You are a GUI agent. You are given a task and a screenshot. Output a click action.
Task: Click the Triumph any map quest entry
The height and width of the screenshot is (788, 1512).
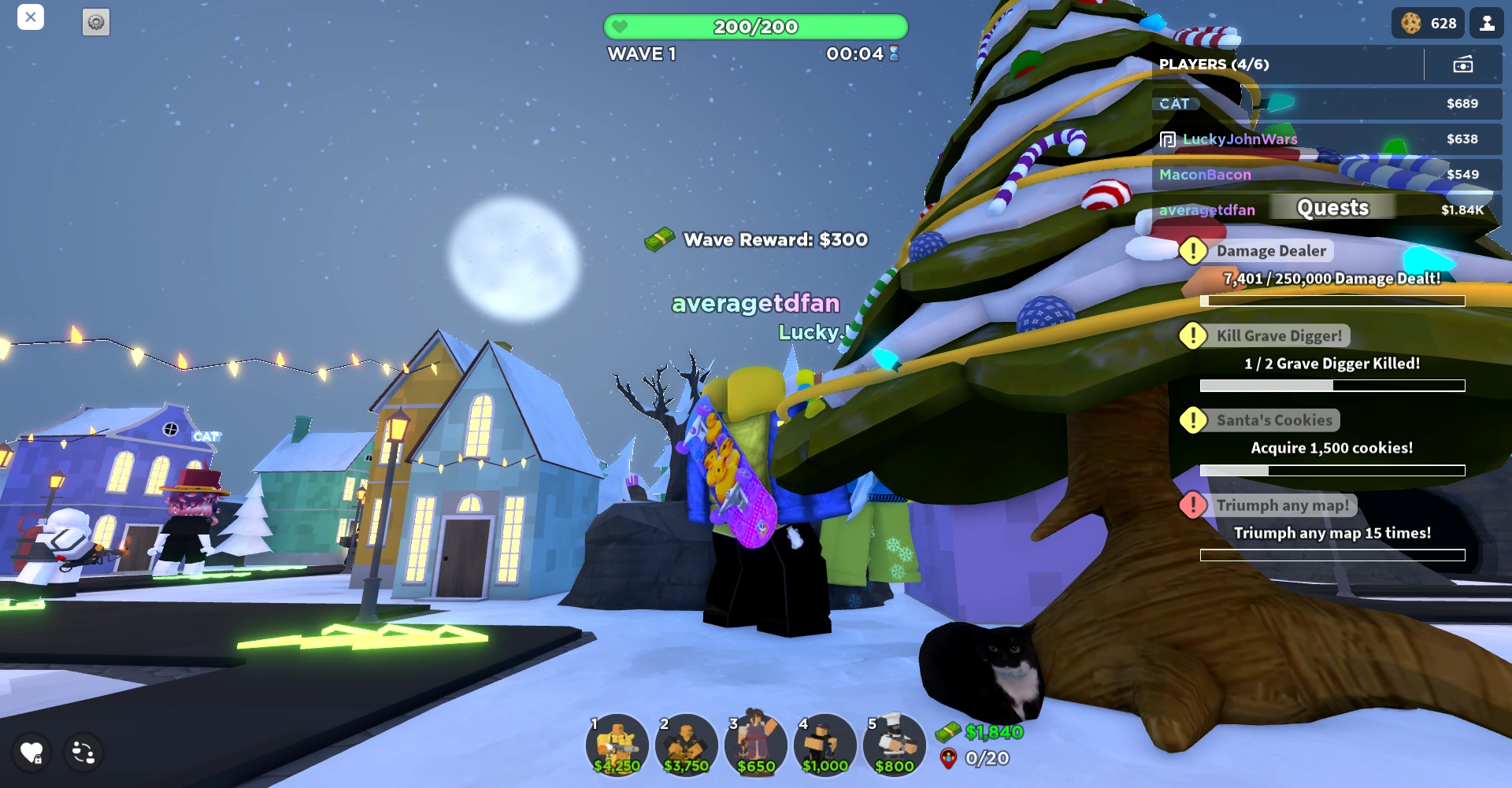click(1284, 505)
